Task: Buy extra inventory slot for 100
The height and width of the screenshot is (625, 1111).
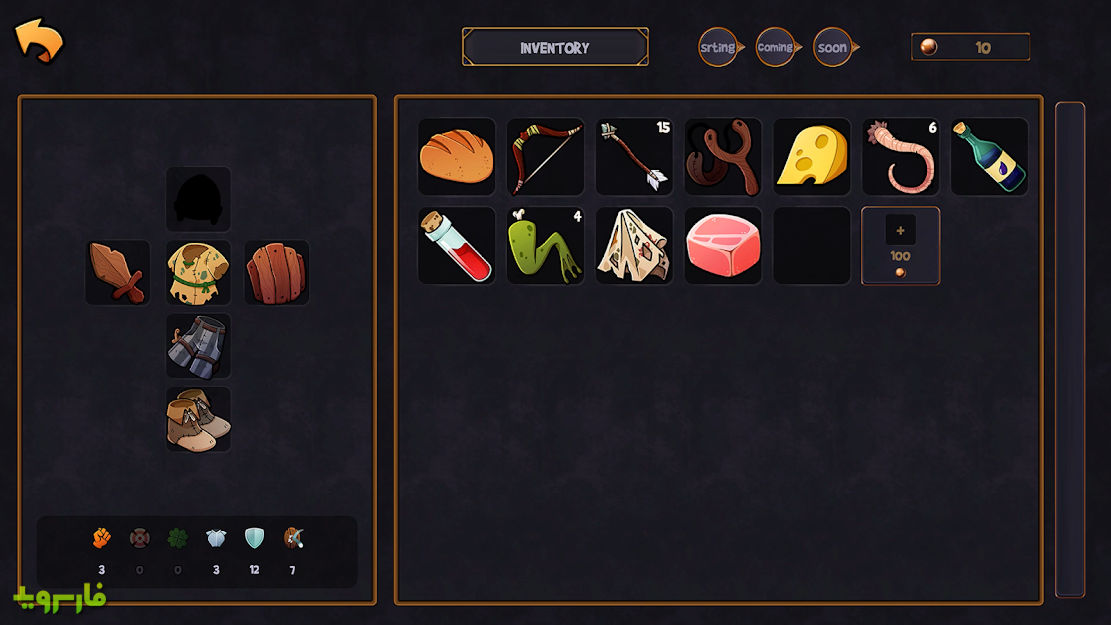Action: pos(900,246)
